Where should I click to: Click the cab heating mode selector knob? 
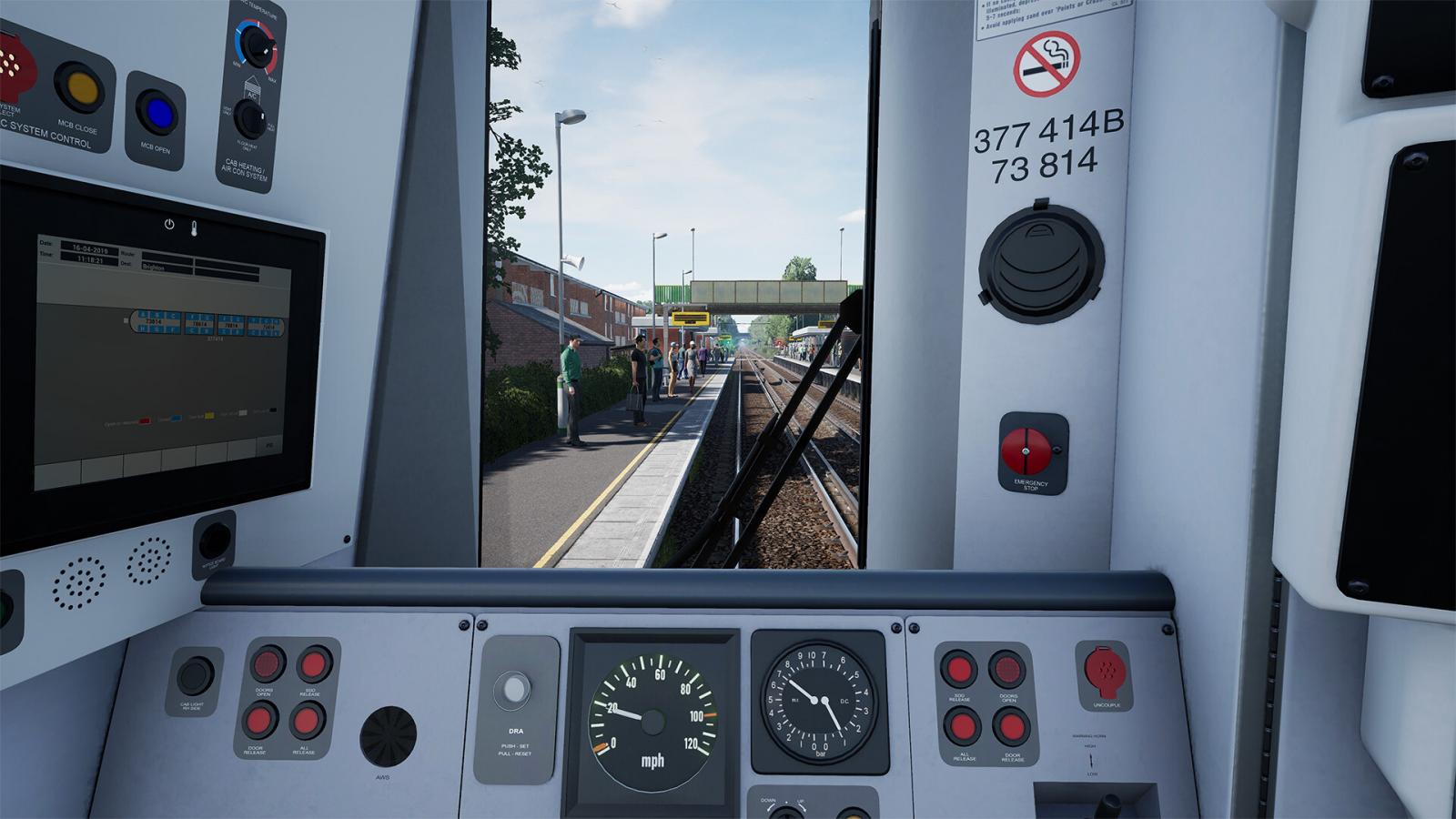tap(249, 118)
